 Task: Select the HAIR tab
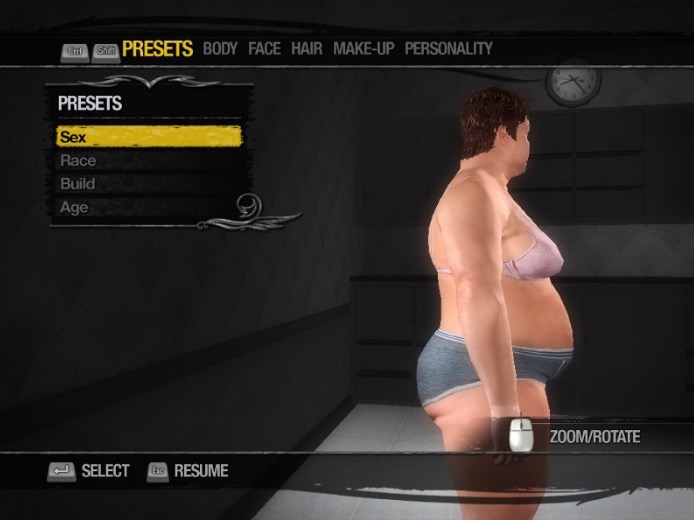pos(306,48)
